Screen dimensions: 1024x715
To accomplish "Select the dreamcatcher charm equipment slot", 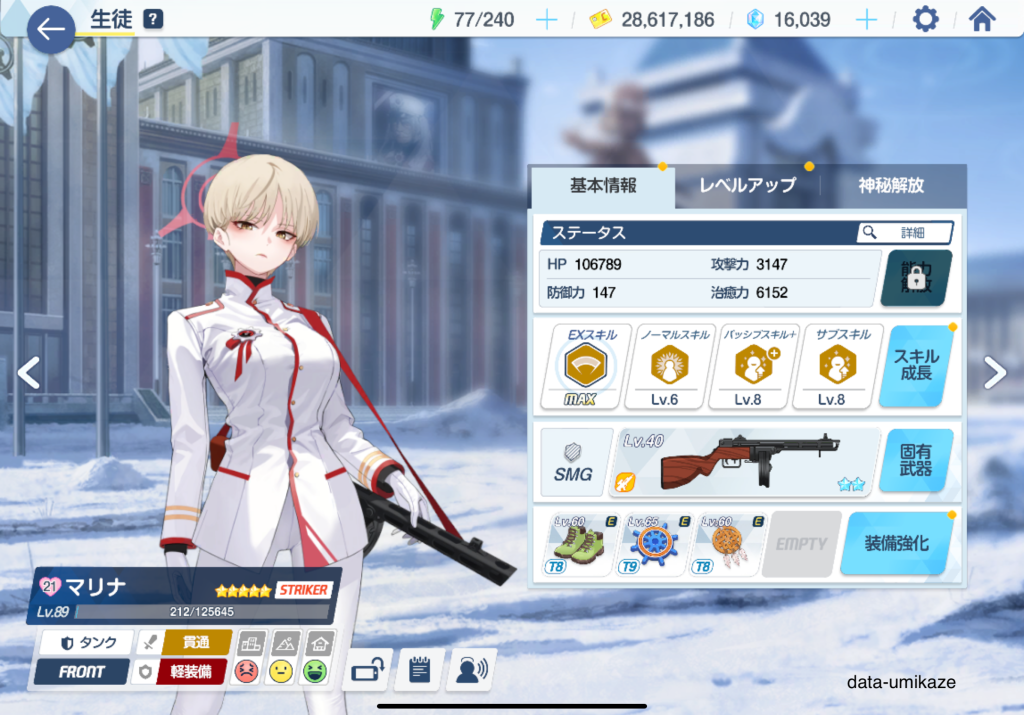I will click(727, 544).
